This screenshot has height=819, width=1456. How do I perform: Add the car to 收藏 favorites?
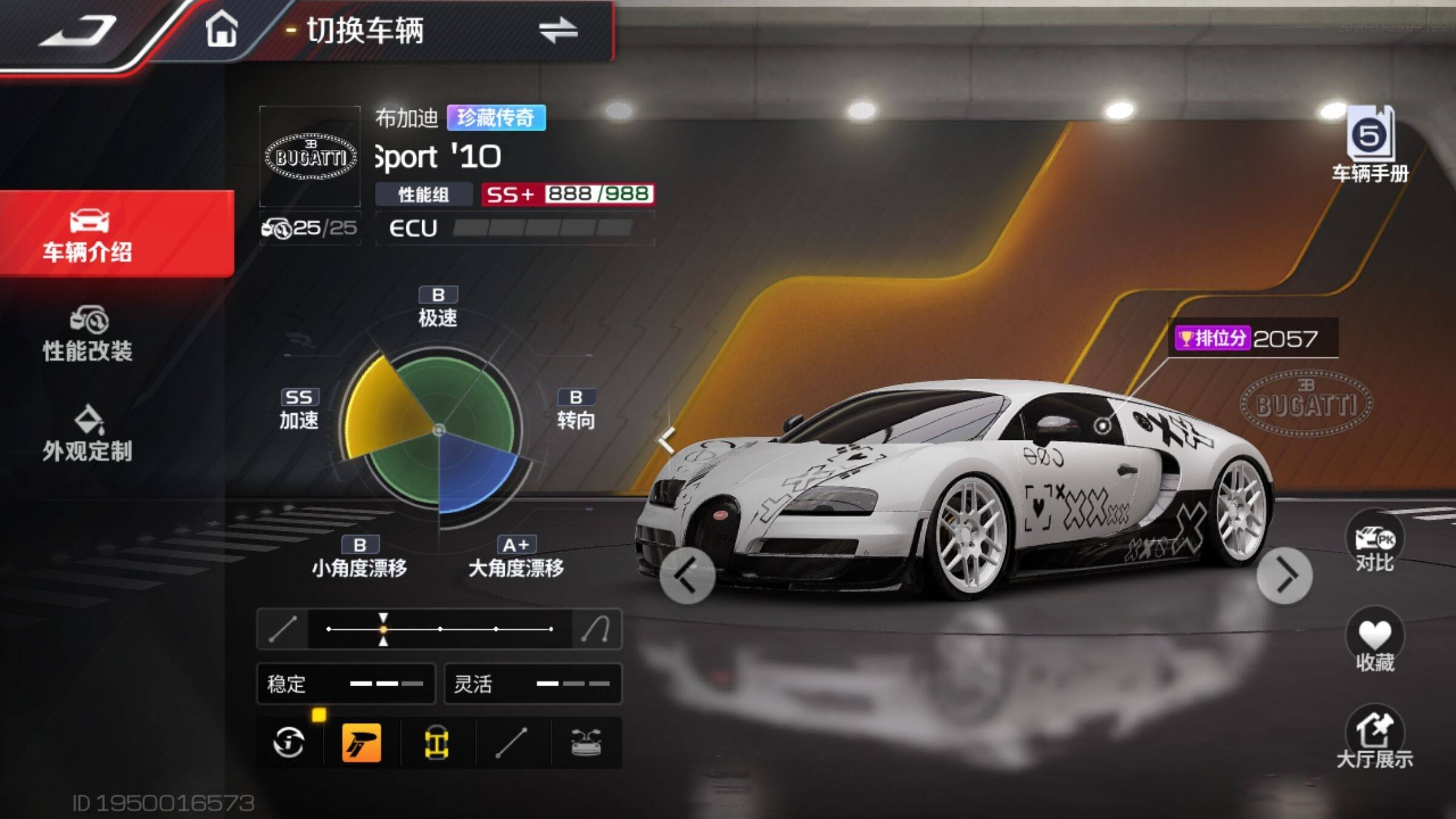point(1375,643)
